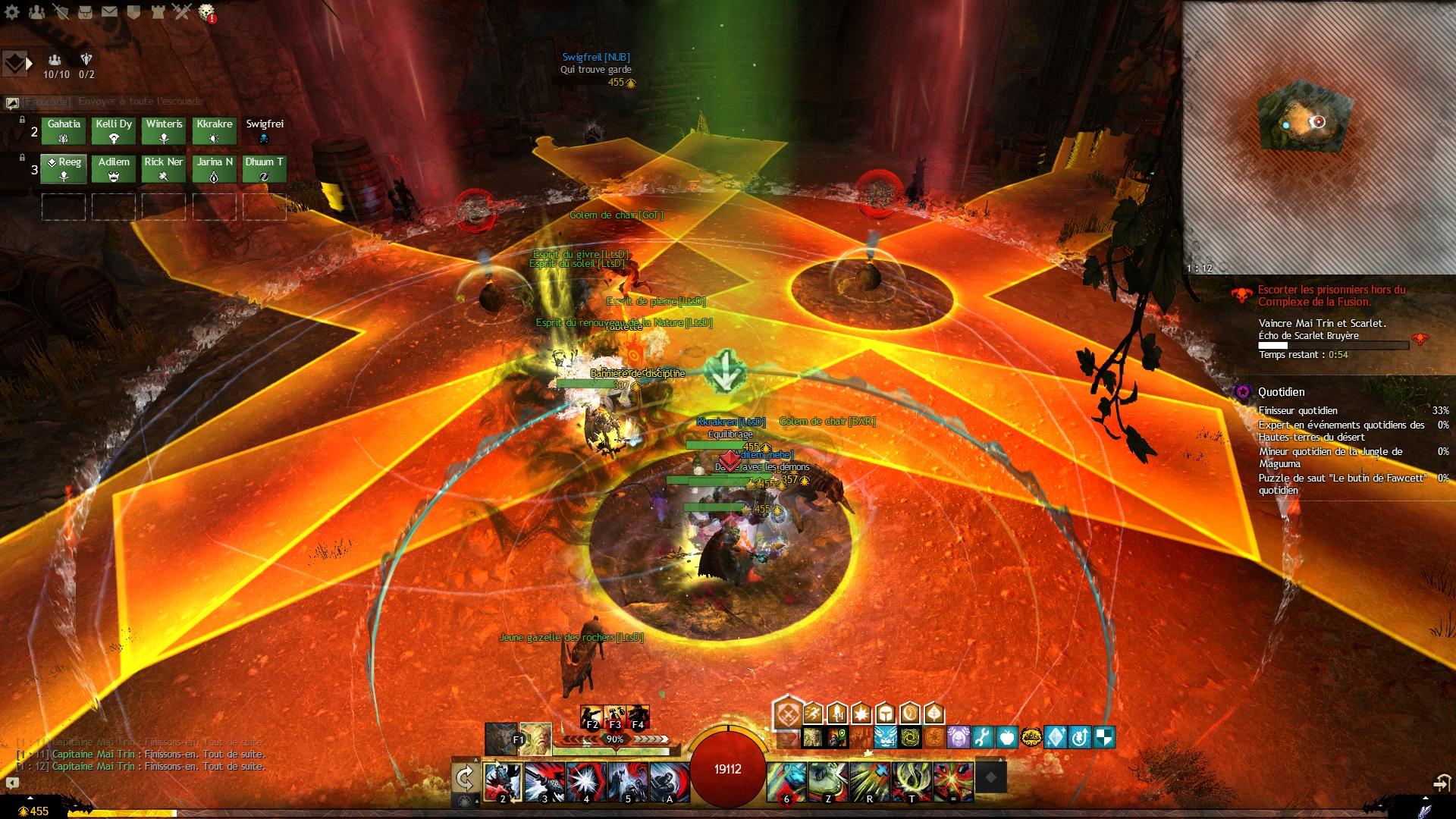Select squad member Kelli Dy
This screenshot has width=1456, height=819.
(114, 131)
